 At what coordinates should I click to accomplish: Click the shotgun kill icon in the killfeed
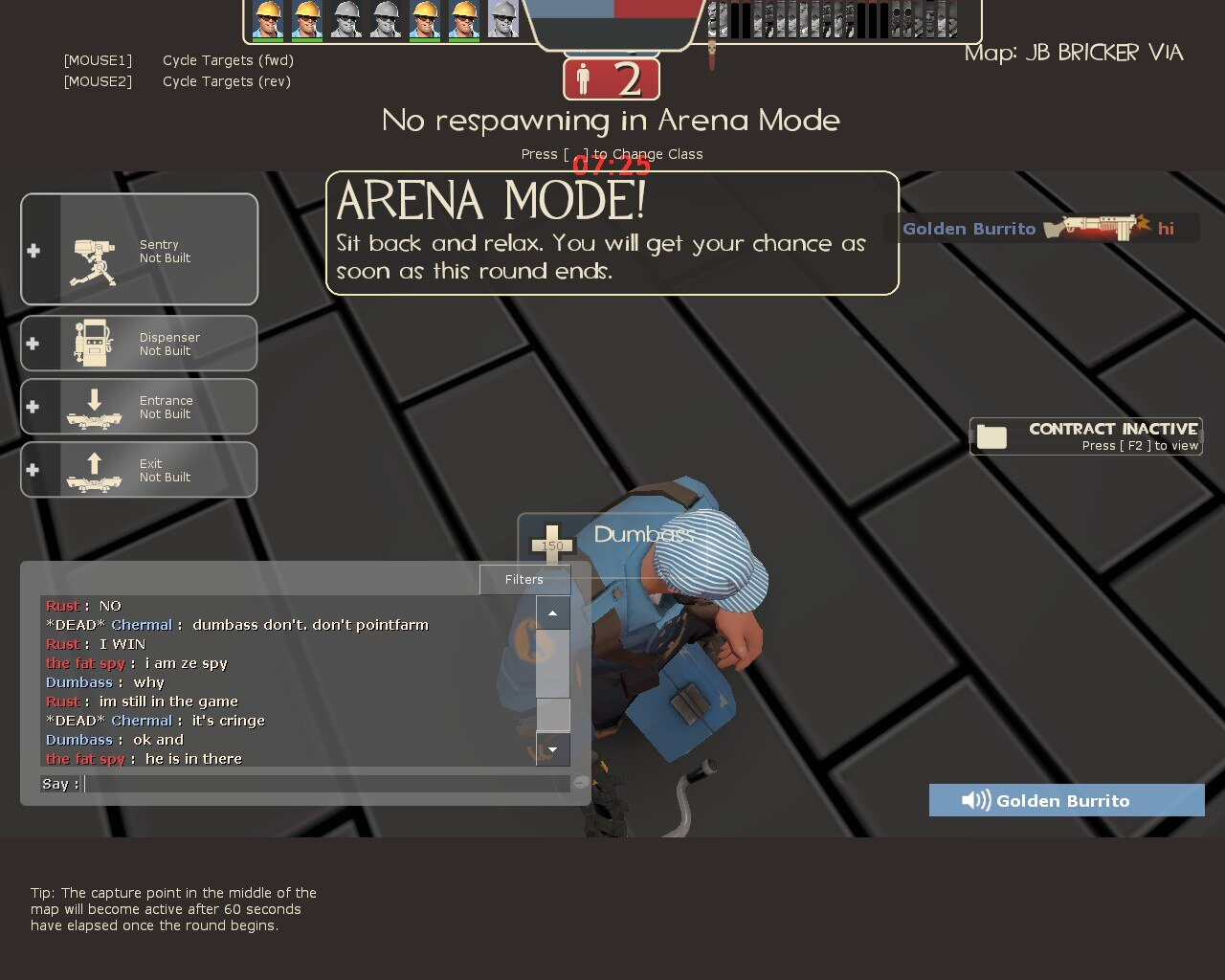[1099, 229]
